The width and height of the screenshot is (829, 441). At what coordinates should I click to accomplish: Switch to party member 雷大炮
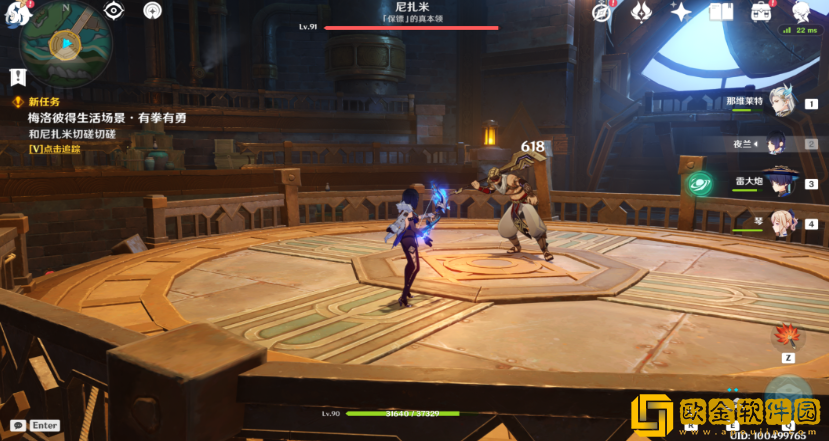[779, 183]
